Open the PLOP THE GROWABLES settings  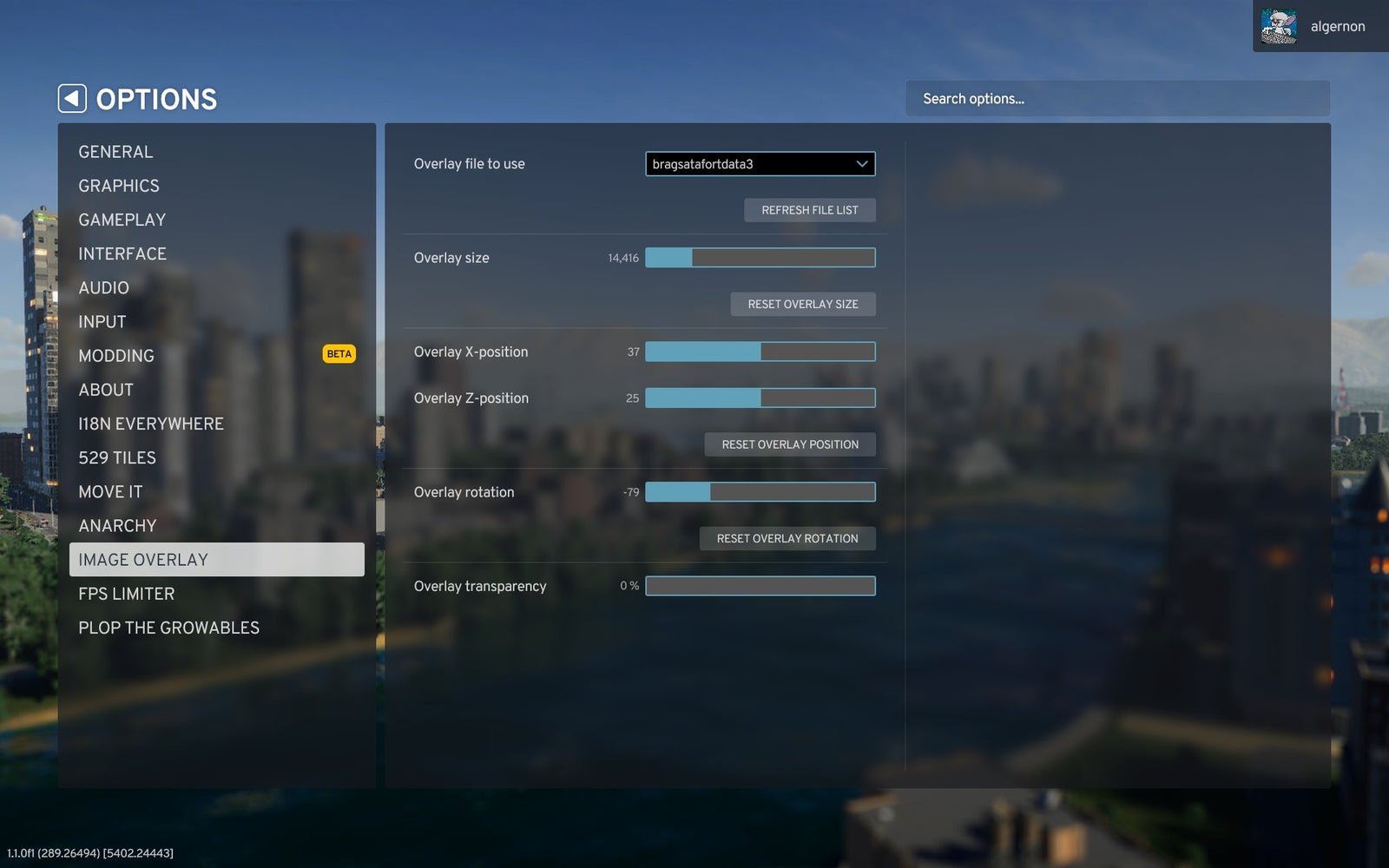tap(169, 627)
